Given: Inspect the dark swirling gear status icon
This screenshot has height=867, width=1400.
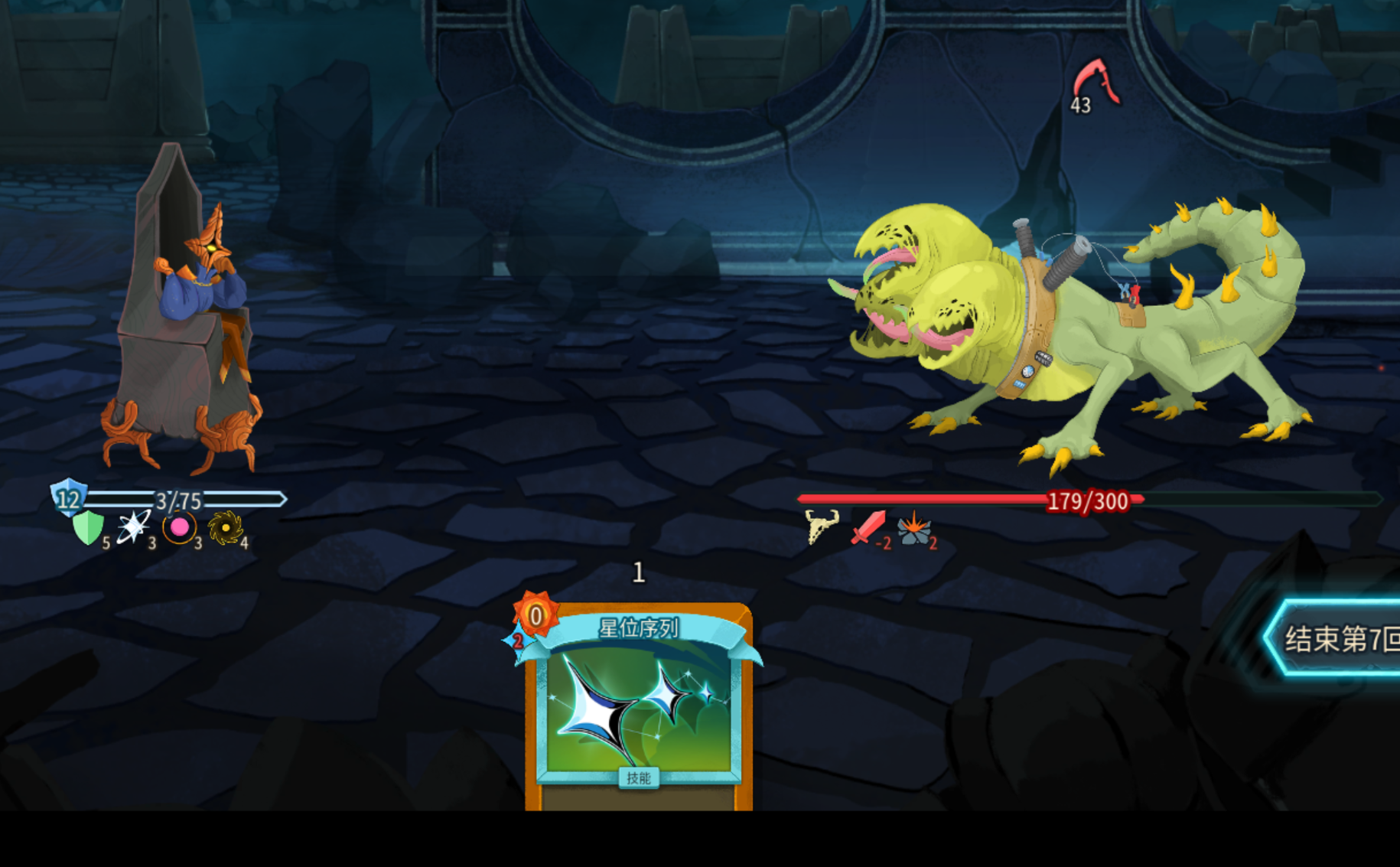Looking at the screenshot, I should (x=225, y=527).
